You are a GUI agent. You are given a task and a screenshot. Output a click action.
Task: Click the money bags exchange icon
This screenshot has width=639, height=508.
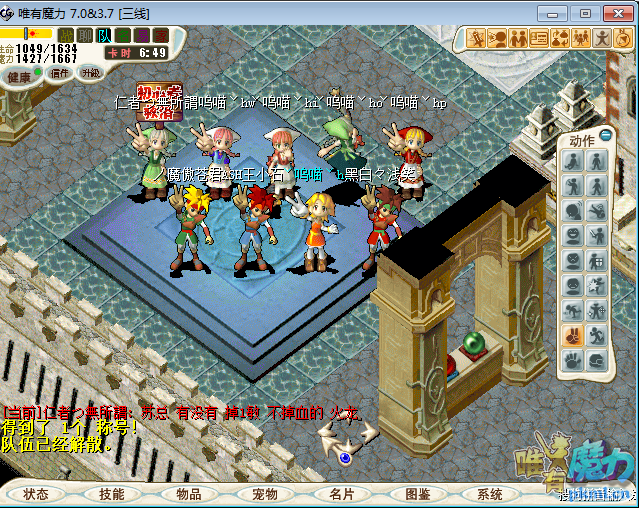point(560,38)
